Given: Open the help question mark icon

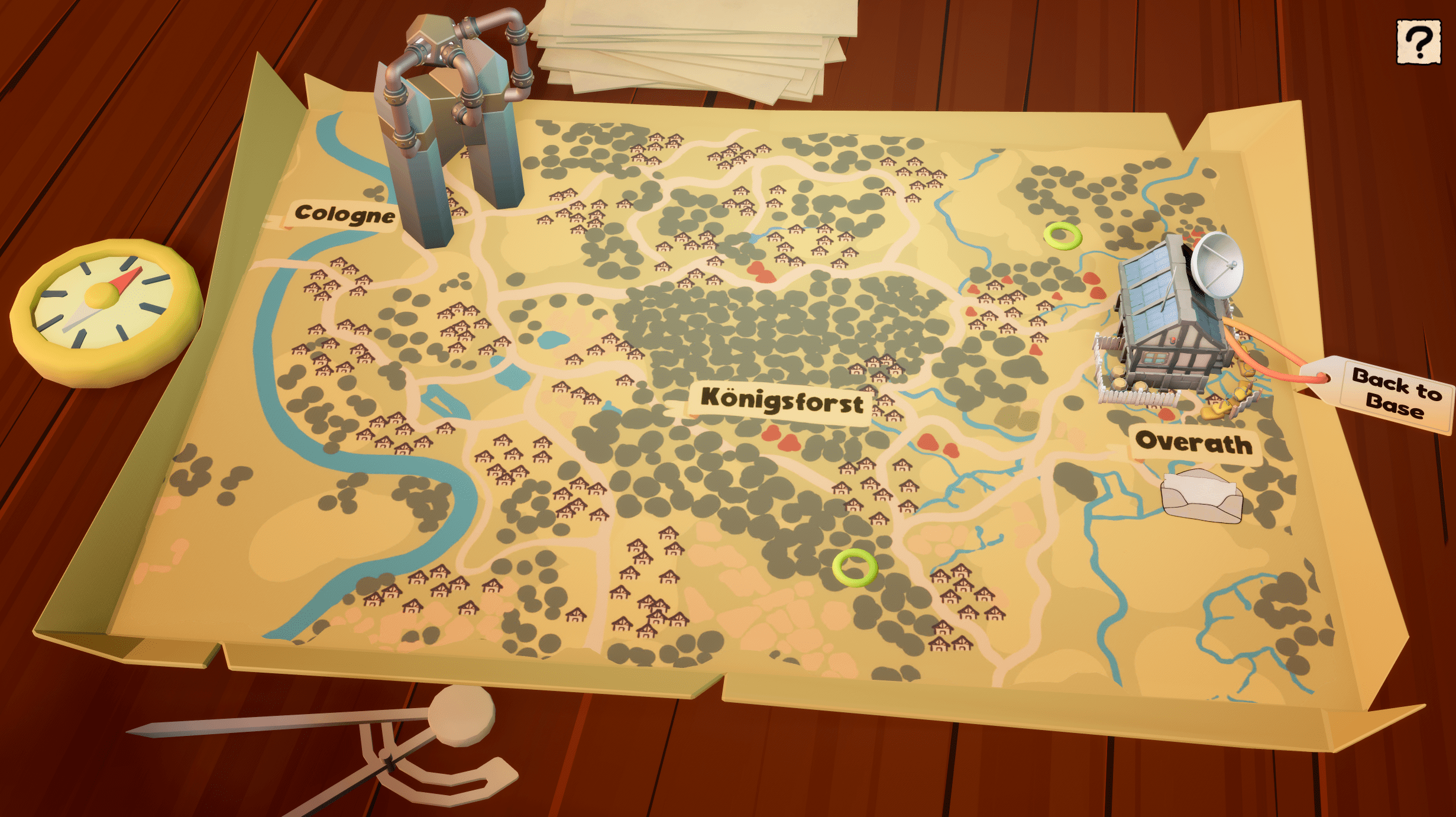Looking at the screenshot, I should click(1418, 43).
